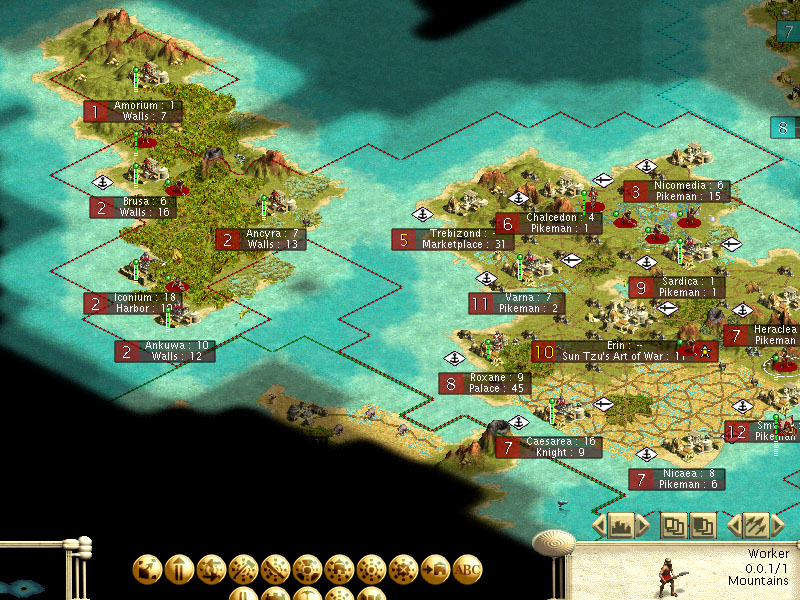Cycle to previous unit with left arrow
This screenshot has width=800, height=600.
734,524
